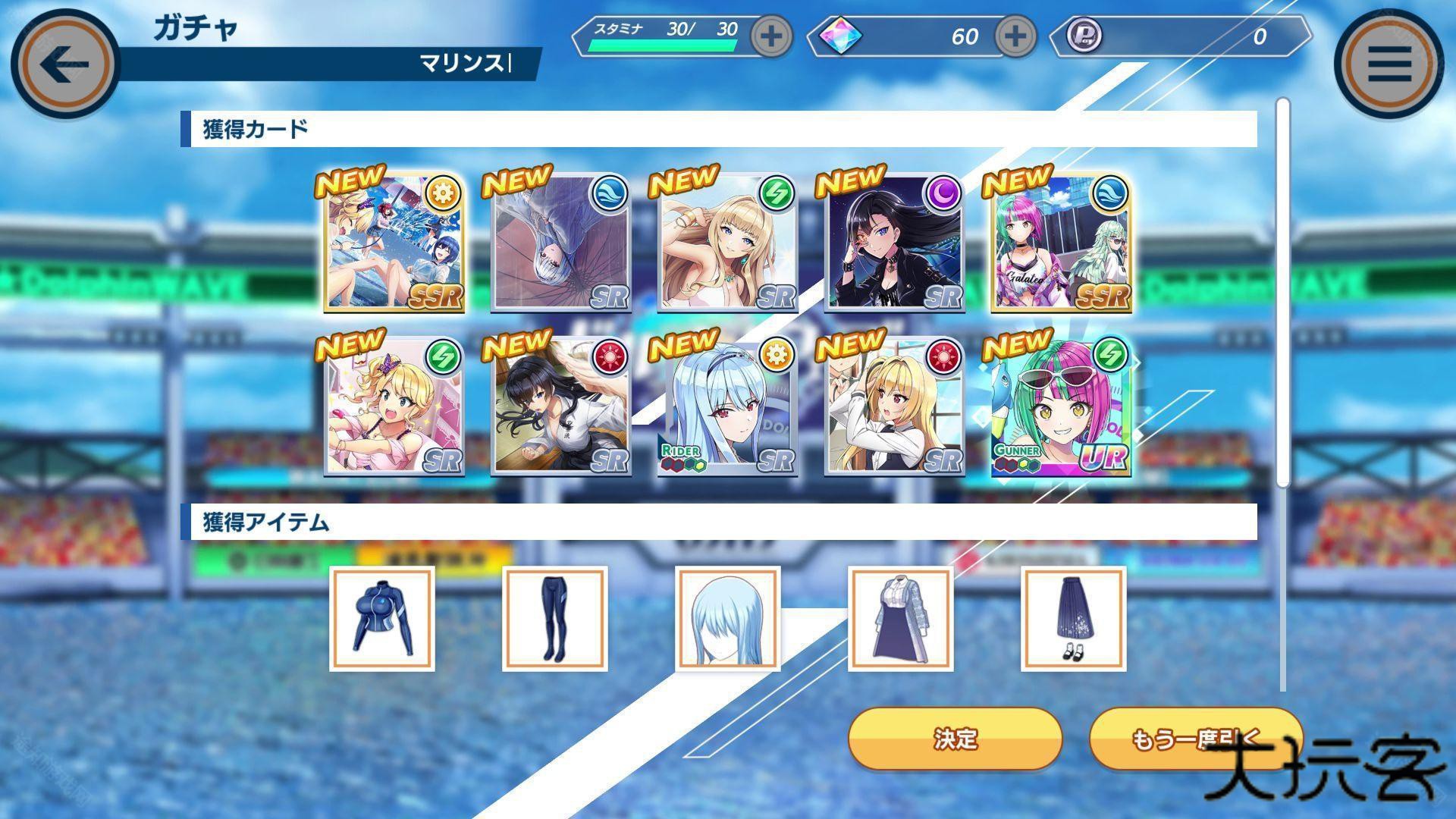View the SSR beach group card
This screenshot has width=1456, height=819.
(x=394, y=243)
